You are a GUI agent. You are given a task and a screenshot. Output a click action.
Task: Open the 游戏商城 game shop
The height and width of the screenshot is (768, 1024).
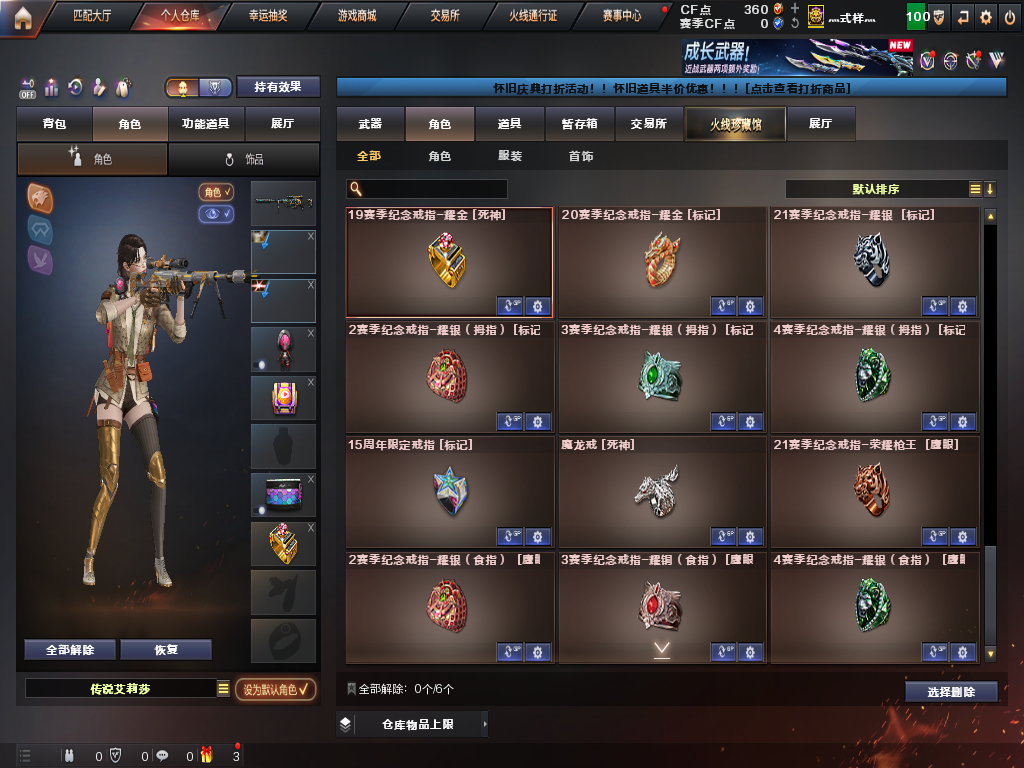(357, 16)
